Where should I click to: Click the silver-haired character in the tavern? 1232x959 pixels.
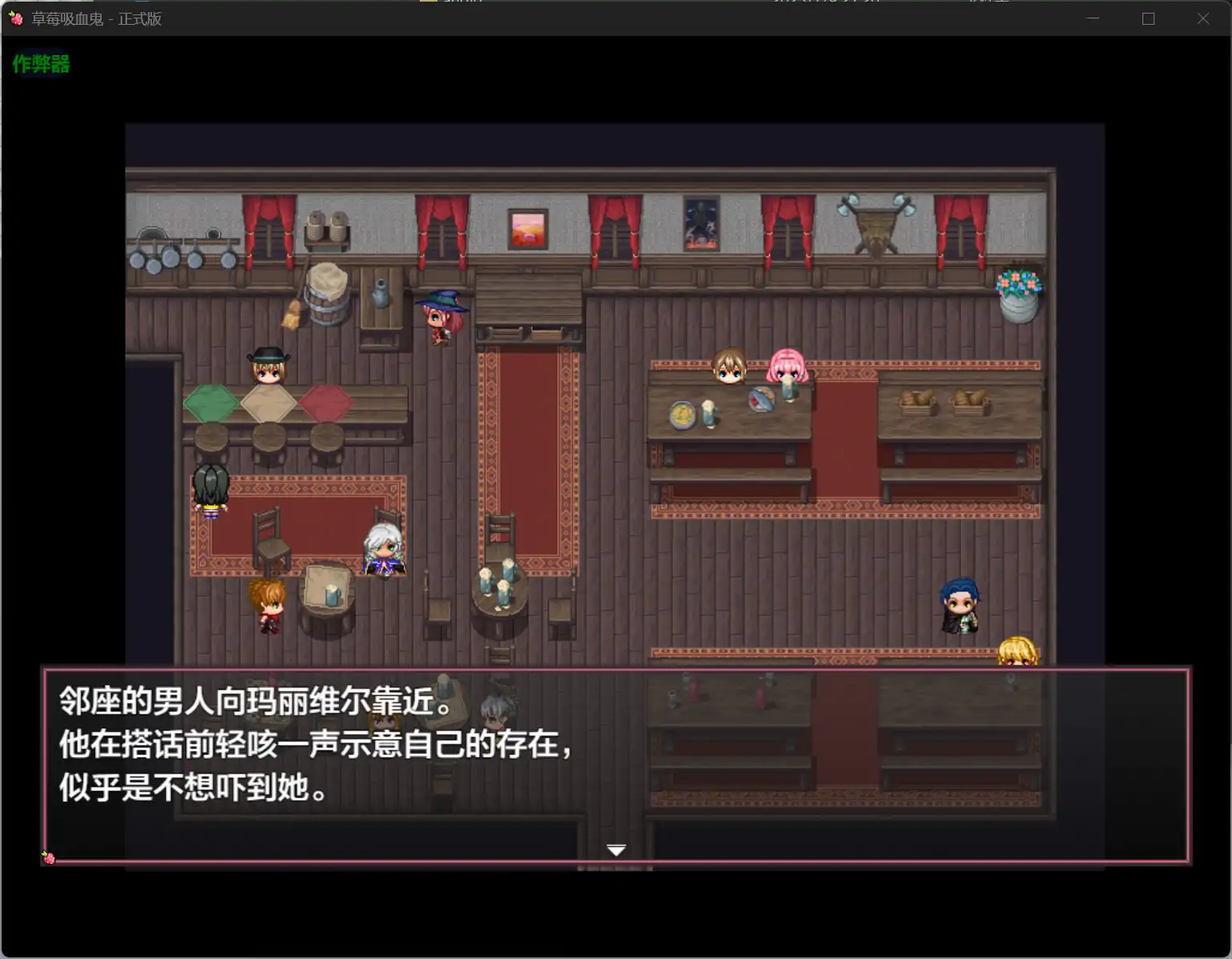[x=386, y=547]
